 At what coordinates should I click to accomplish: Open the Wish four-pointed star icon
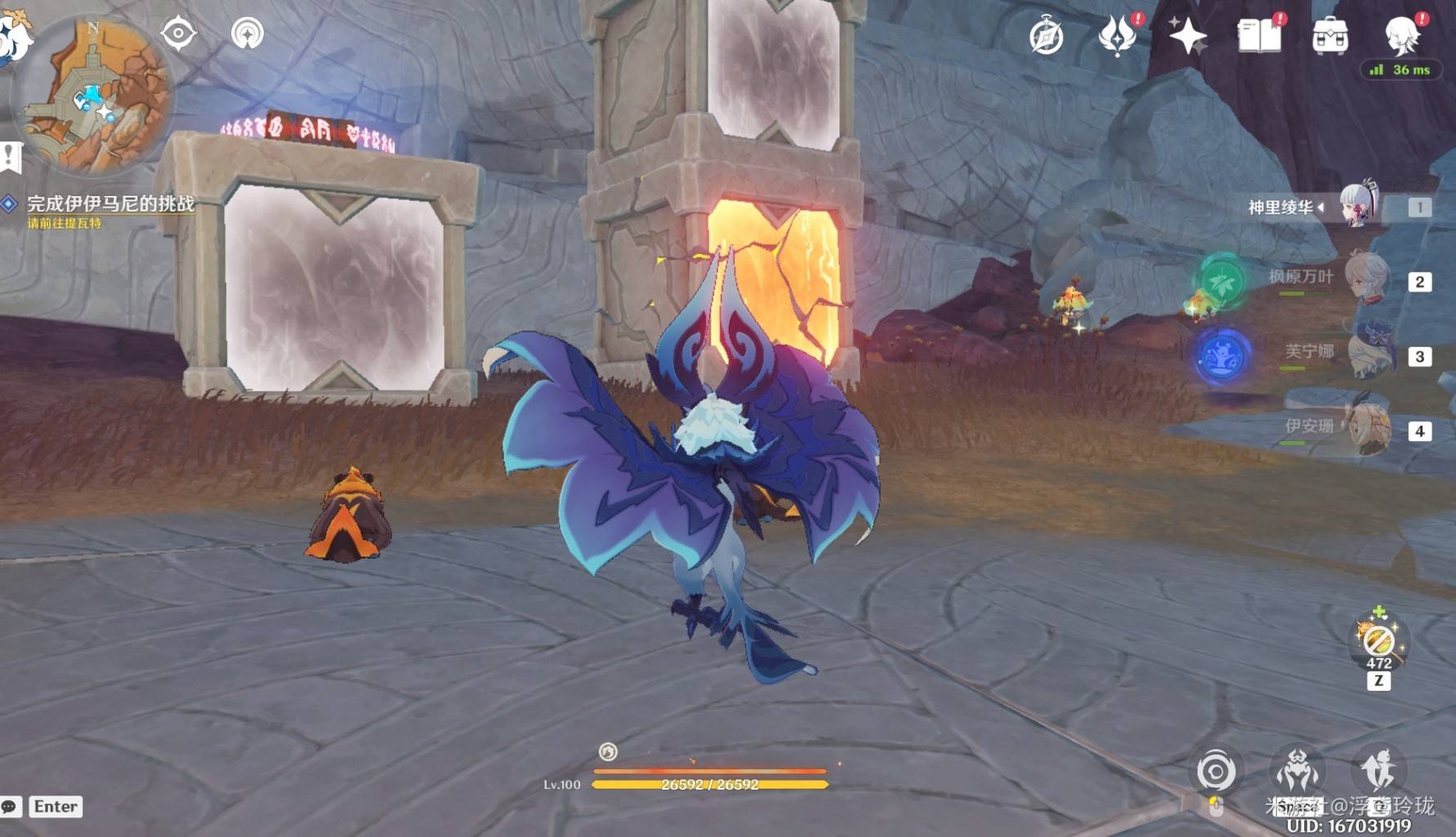[1187, 36]
